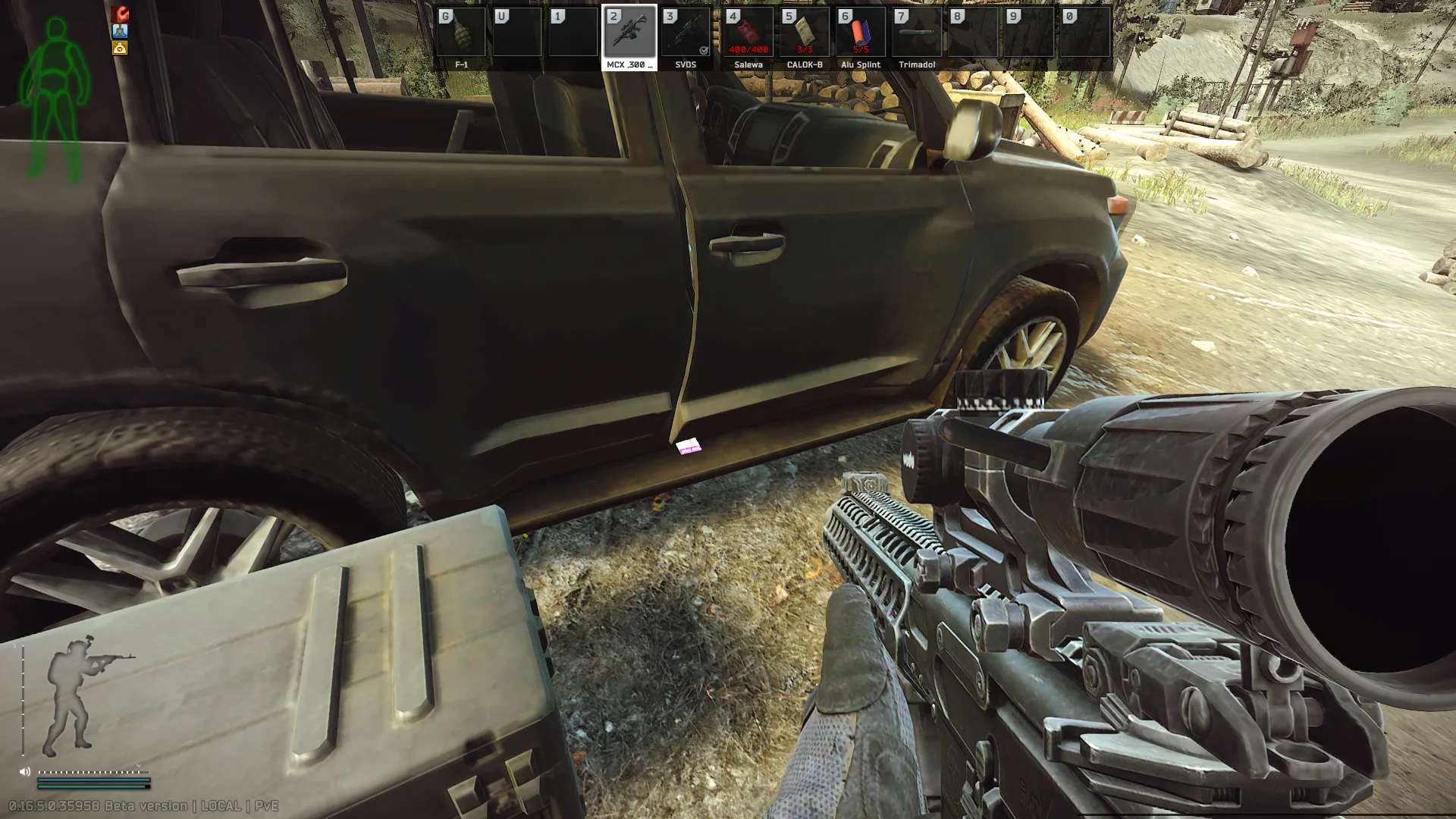Click the green body health silhouette

[55, 99]
